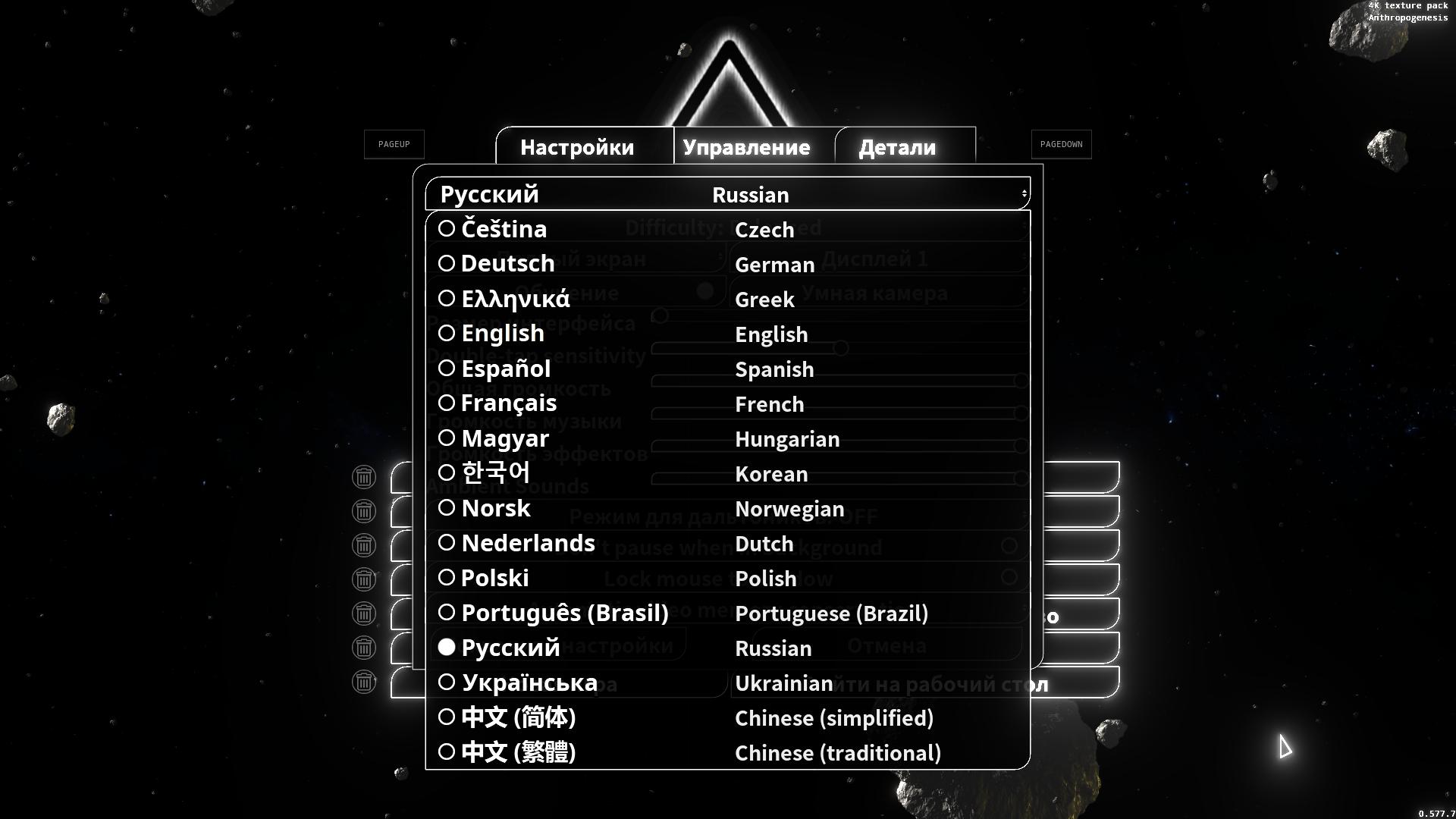Image resolution: width=1456 pixels, height=819 pixels.
Task: Close the Русский language dropdown header
Action: click(727, 194)
